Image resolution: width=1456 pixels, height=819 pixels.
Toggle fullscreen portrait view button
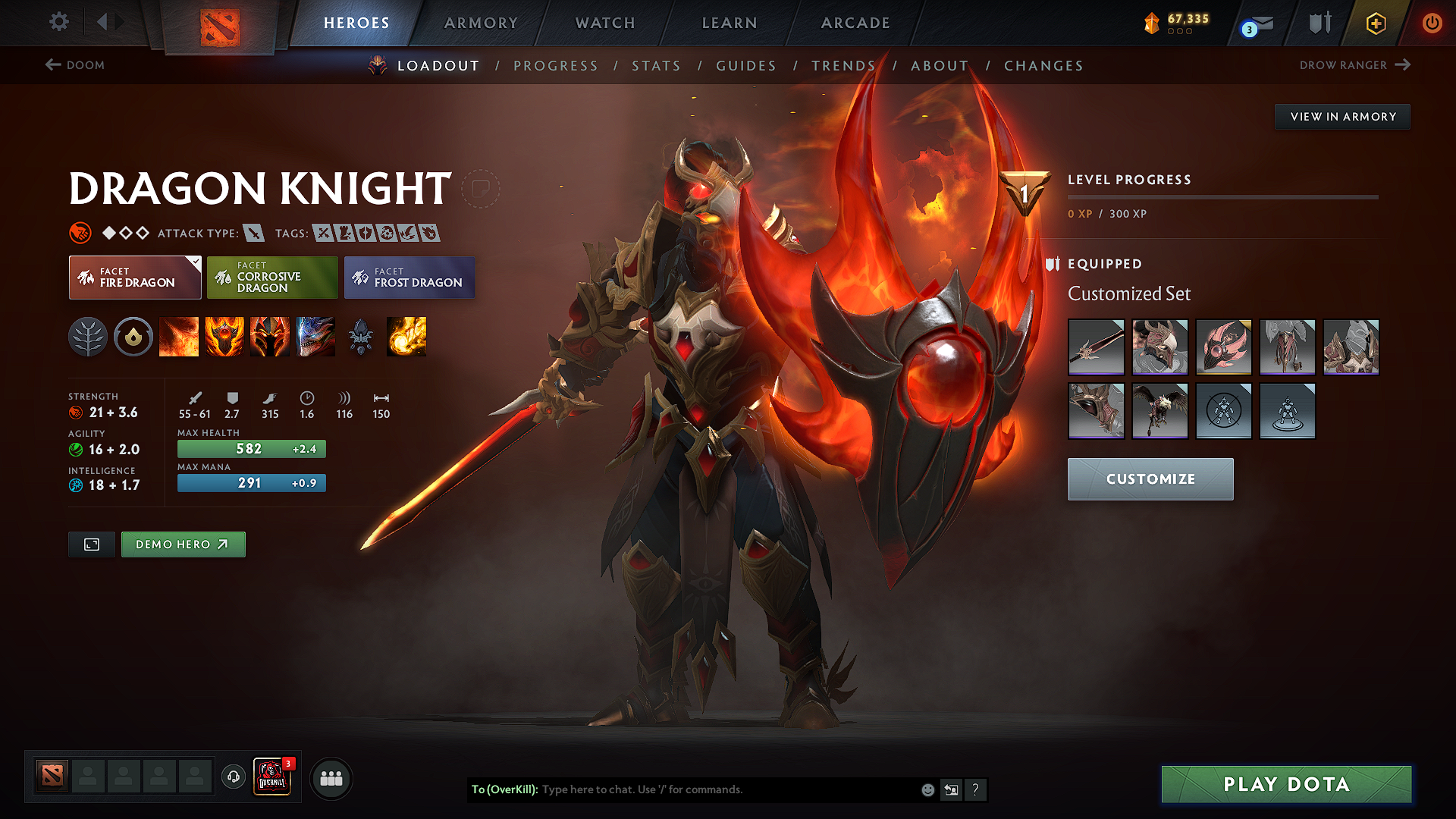pos(91,544)
